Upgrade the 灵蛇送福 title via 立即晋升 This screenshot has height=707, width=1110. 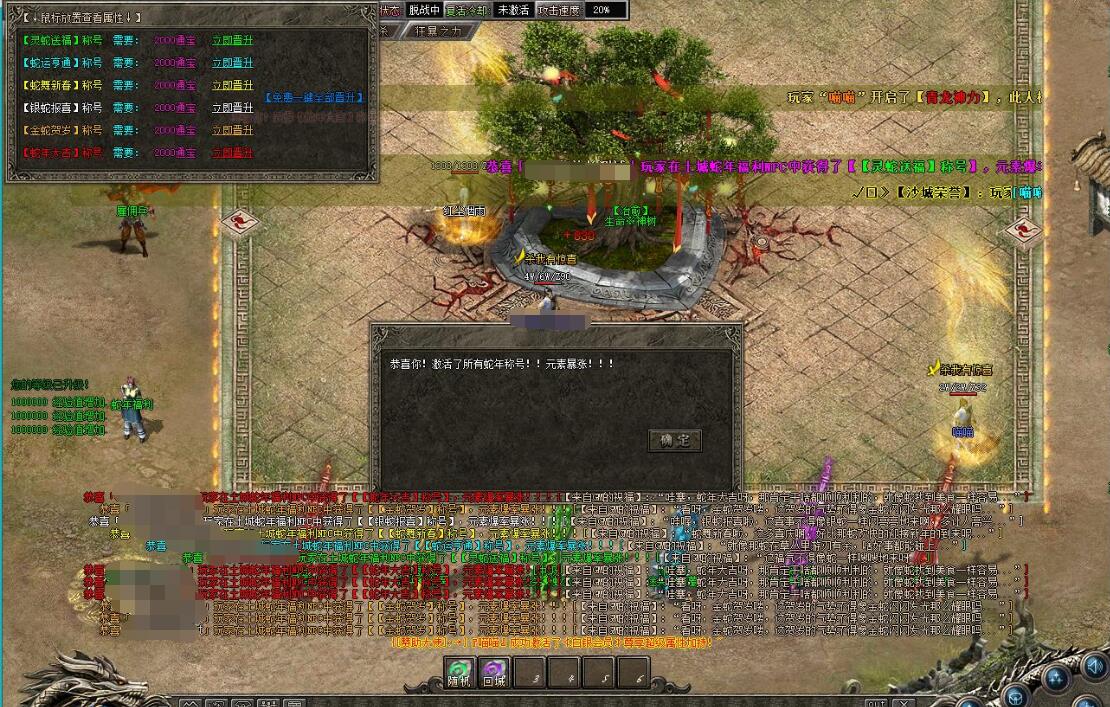click(x=232, y=41)
